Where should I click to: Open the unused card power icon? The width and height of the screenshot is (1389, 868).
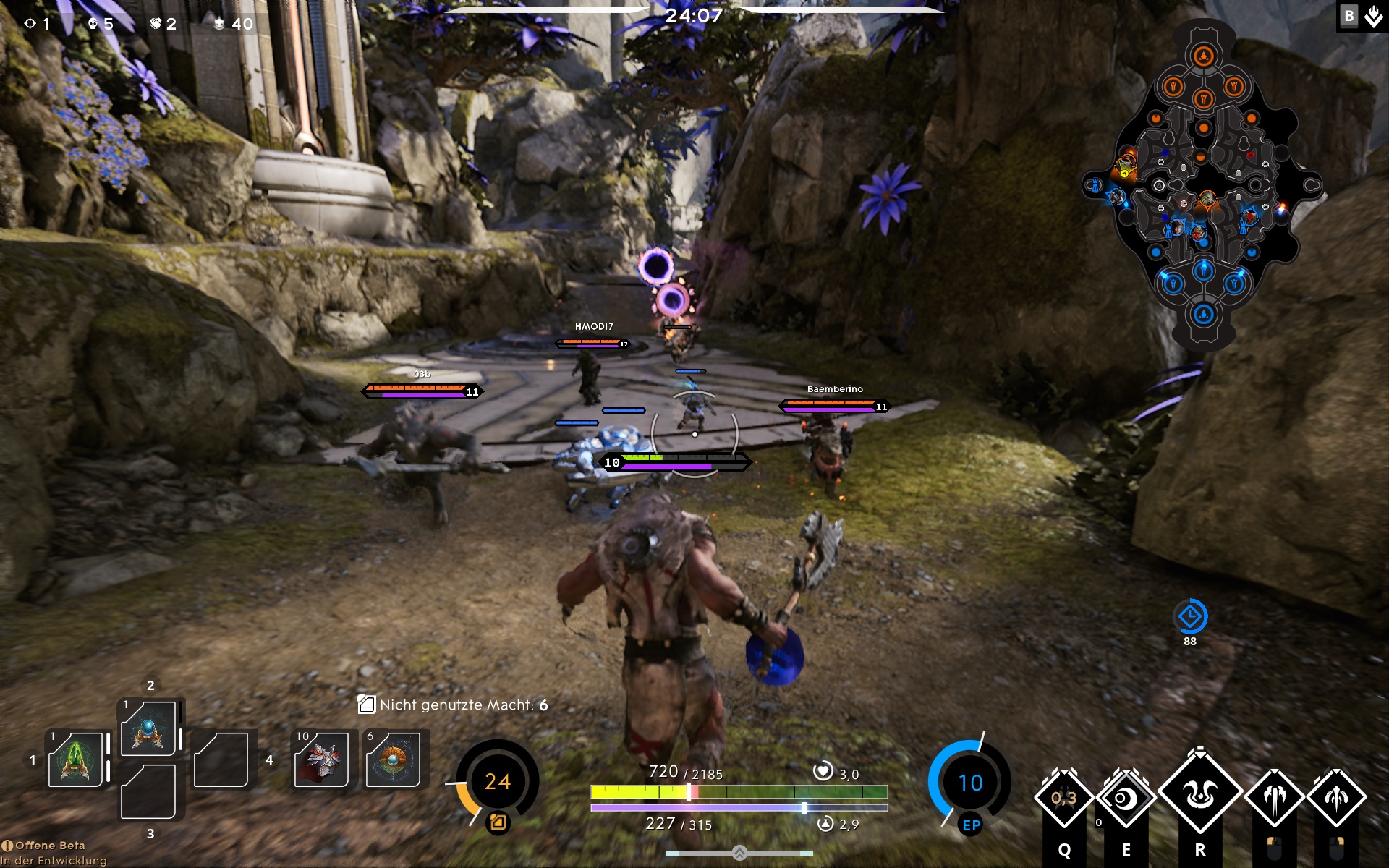(x=367, y=705)
